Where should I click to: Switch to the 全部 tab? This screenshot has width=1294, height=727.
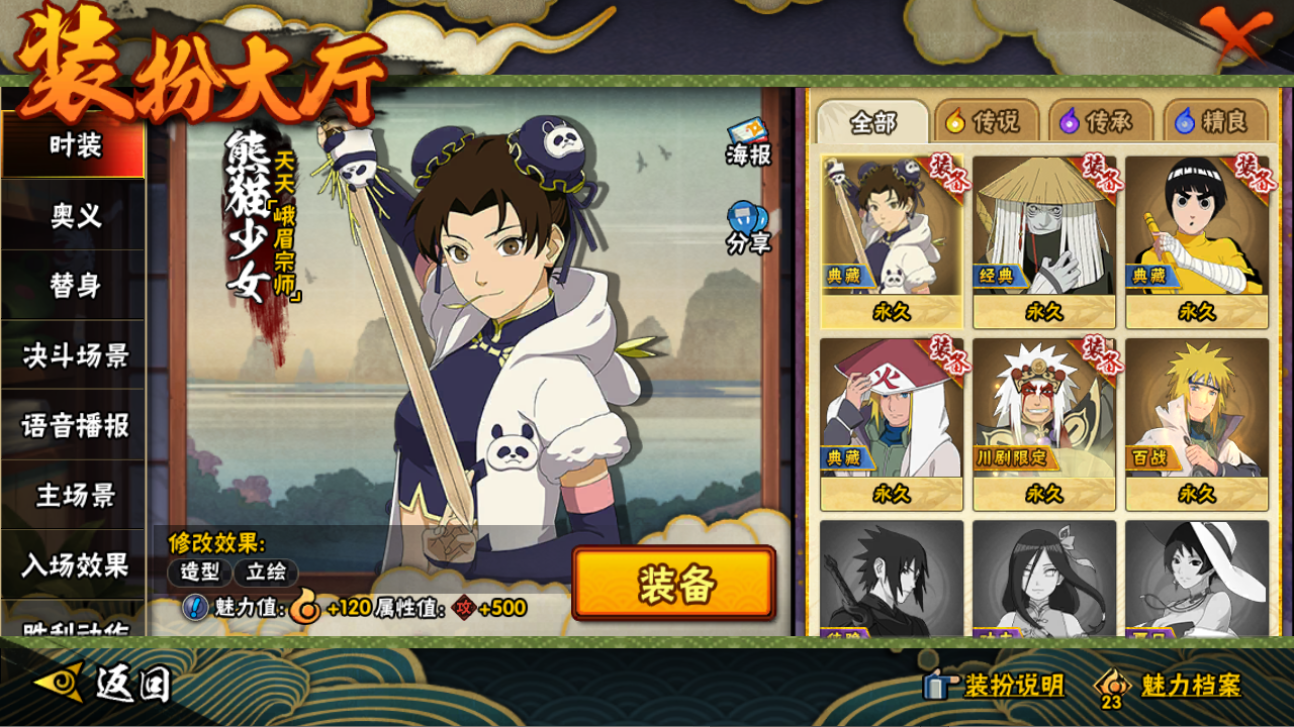click(873, 122)
